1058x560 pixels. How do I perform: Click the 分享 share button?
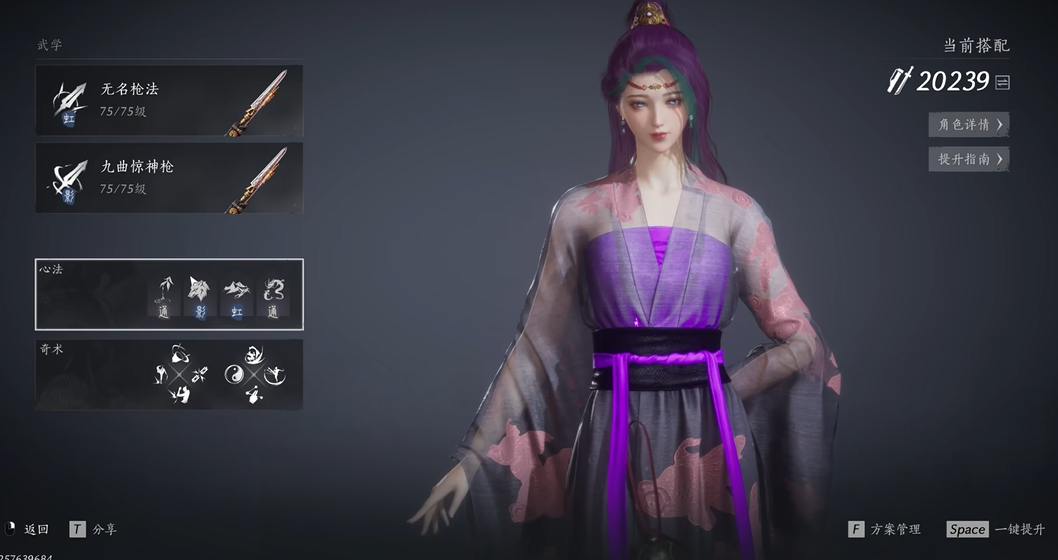[x=93, y=529]
